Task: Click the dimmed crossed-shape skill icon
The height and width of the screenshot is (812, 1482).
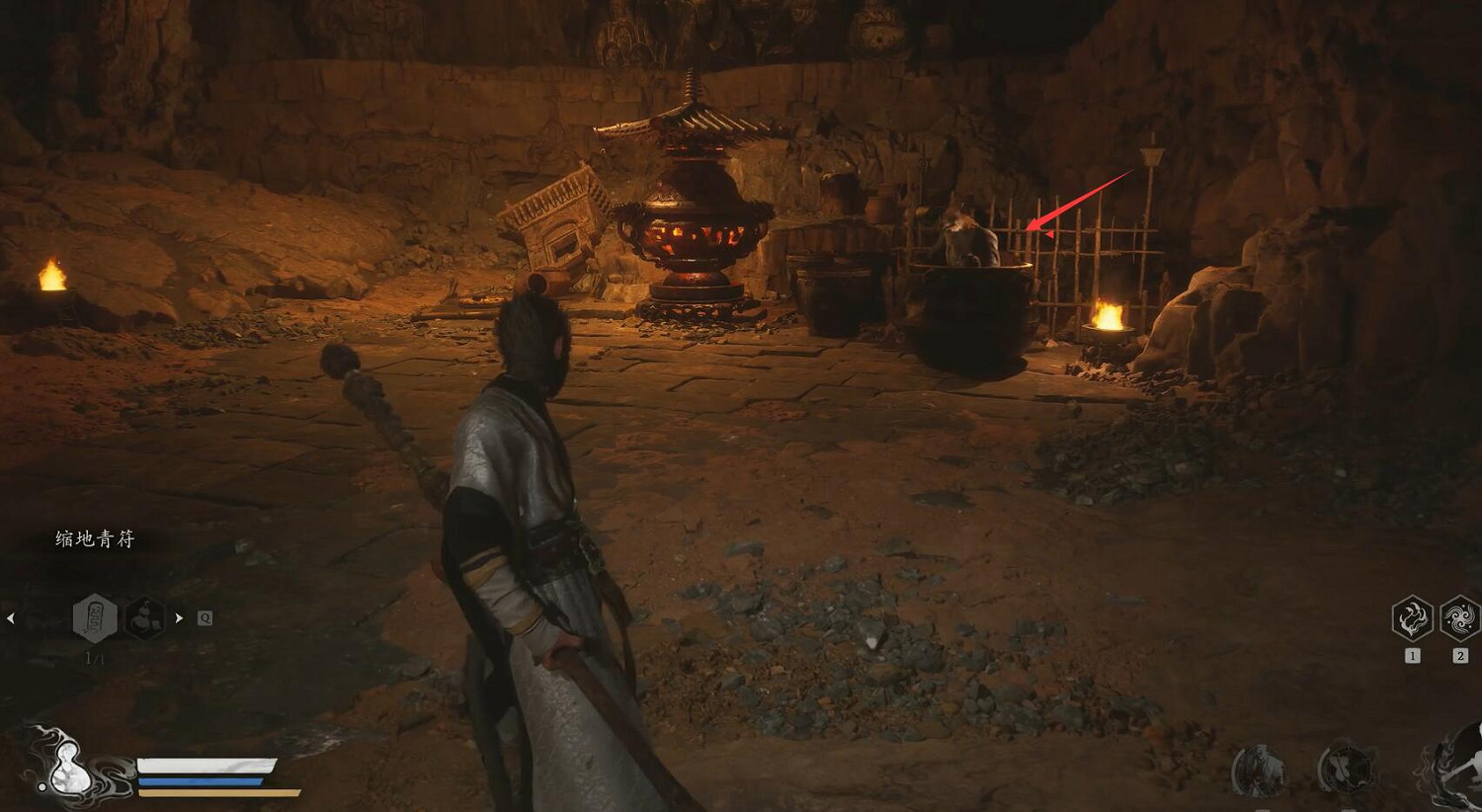Action: [1346, 770]
